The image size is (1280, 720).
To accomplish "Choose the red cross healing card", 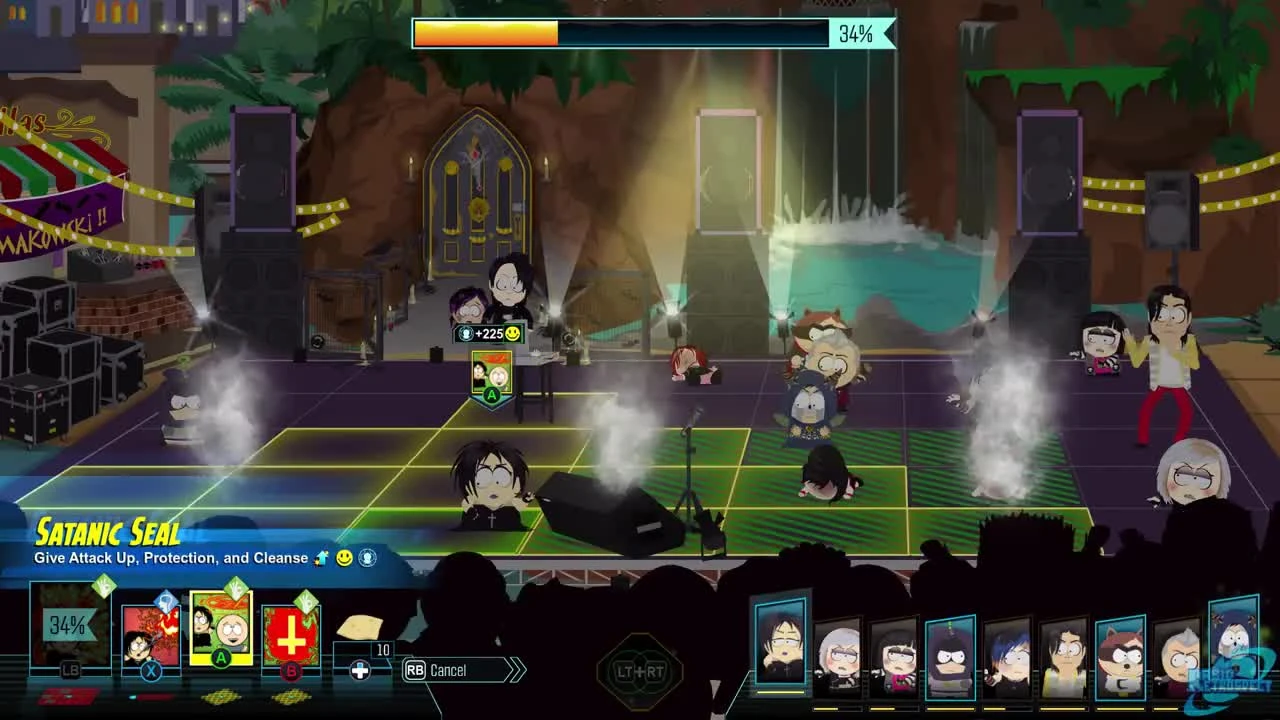I will tap(291, 639).
